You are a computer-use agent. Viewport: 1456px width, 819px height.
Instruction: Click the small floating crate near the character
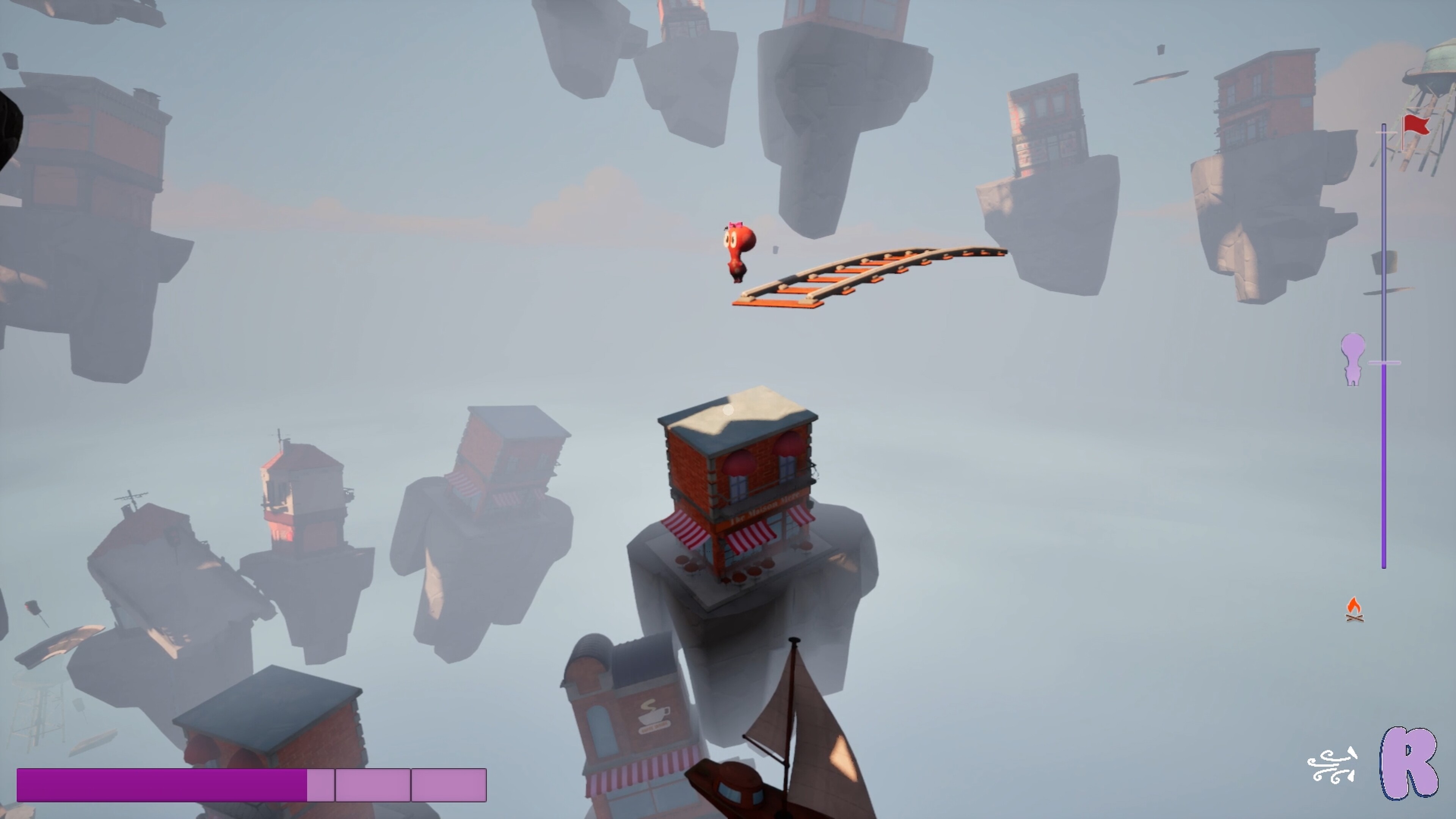775,250
